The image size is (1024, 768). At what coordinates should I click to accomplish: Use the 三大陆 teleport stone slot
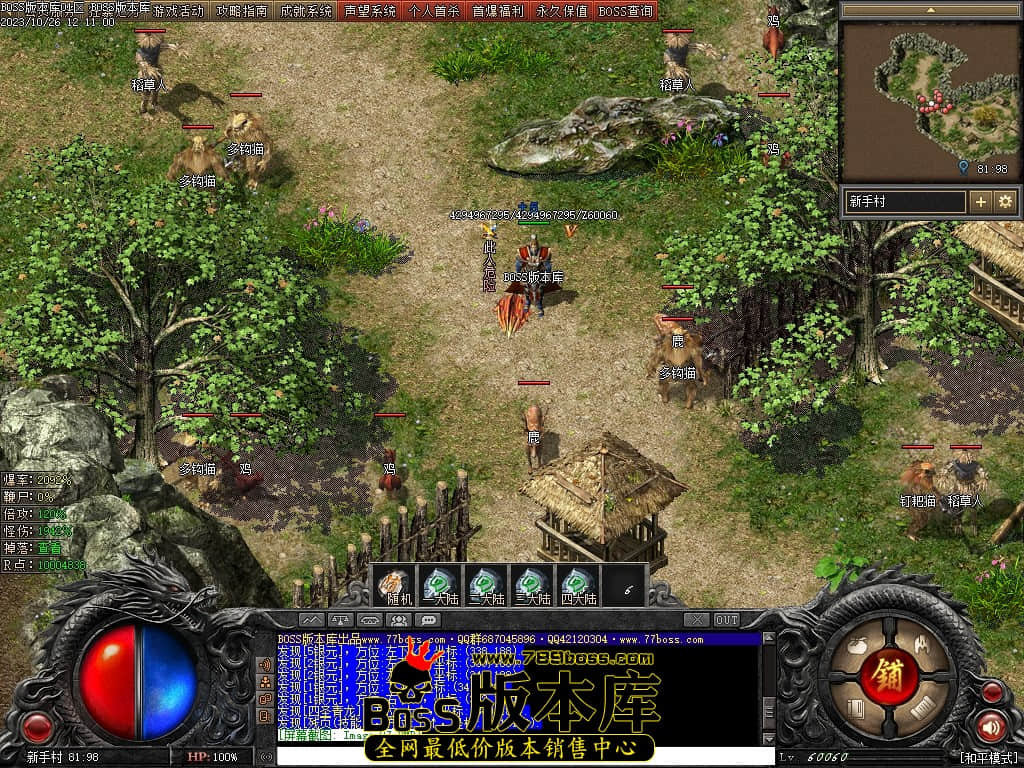point(532,585)
